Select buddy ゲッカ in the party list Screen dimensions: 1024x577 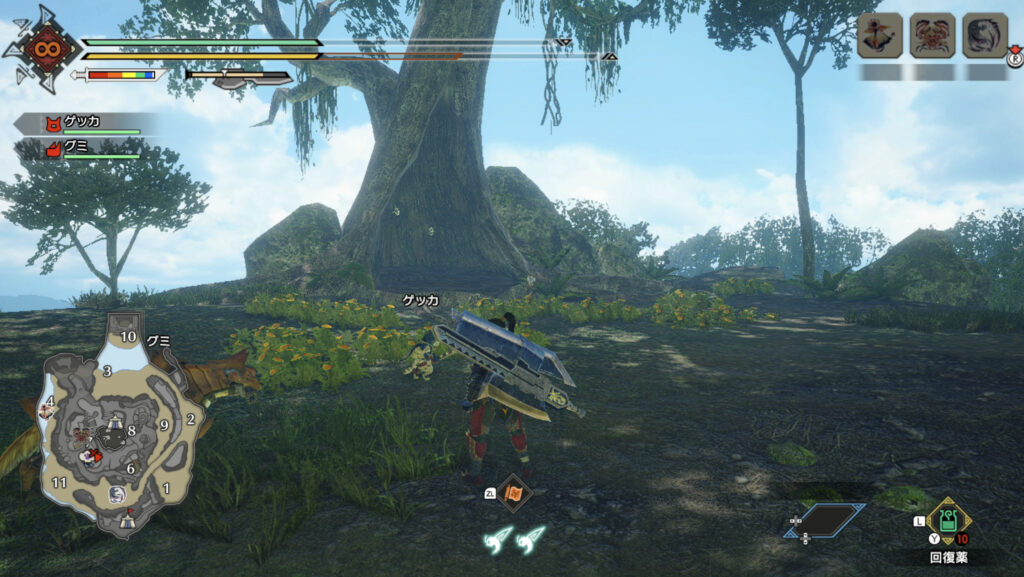(x=82, y=123)
